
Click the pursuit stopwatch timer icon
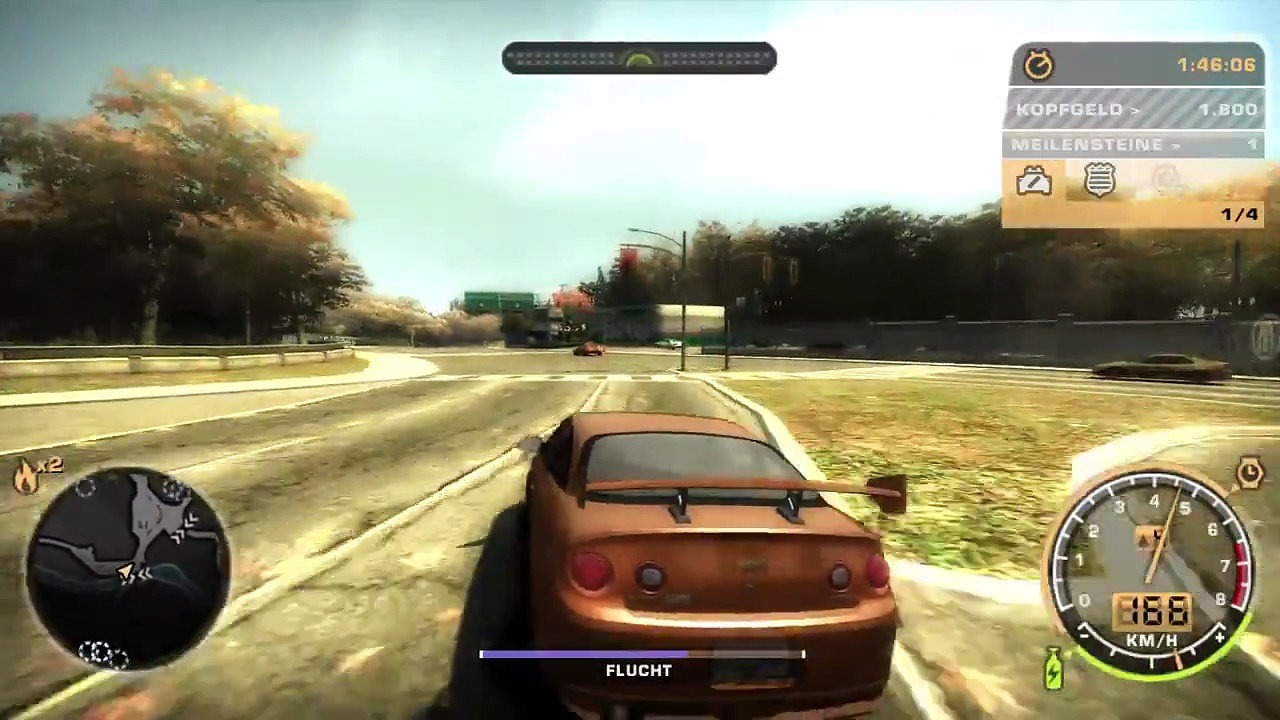coord(1042,63)
